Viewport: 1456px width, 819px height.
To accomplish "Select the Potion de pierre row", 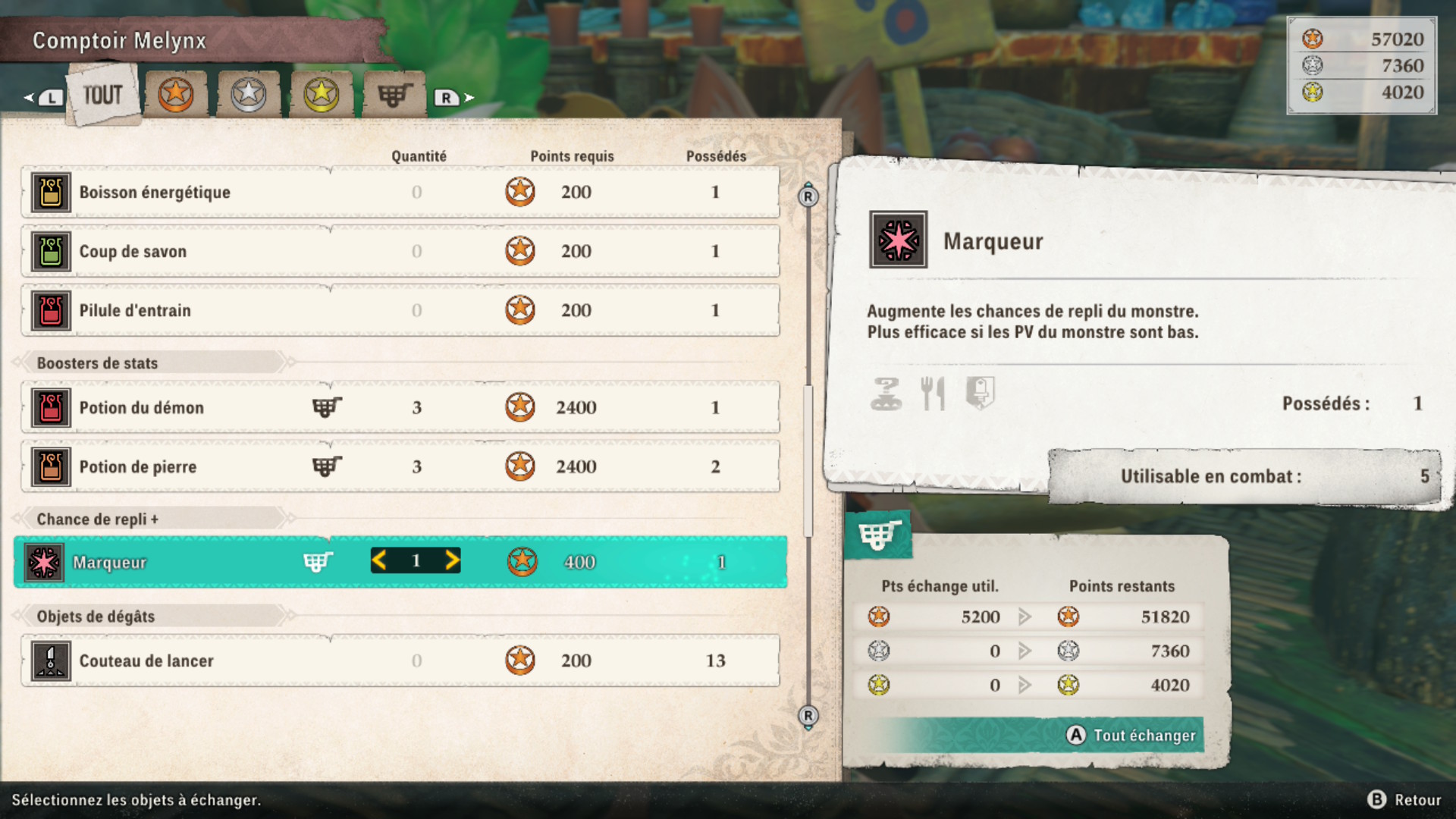I will (400, 467).
